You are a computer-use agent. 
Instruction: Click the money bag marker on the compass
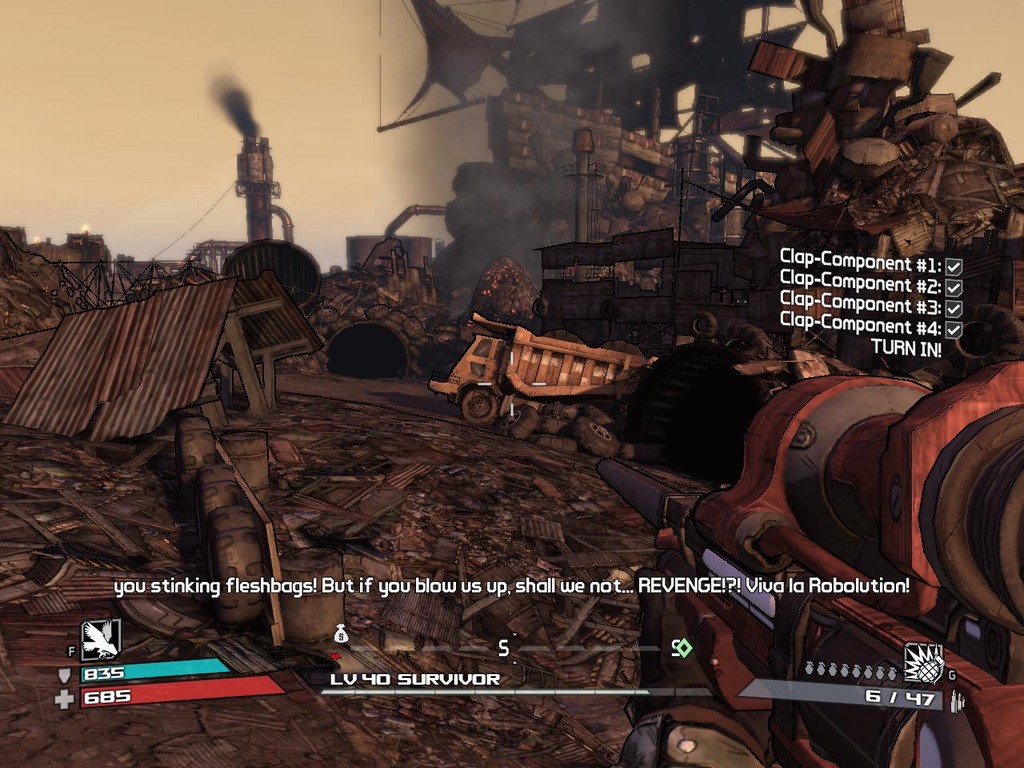tap(341, 633)
